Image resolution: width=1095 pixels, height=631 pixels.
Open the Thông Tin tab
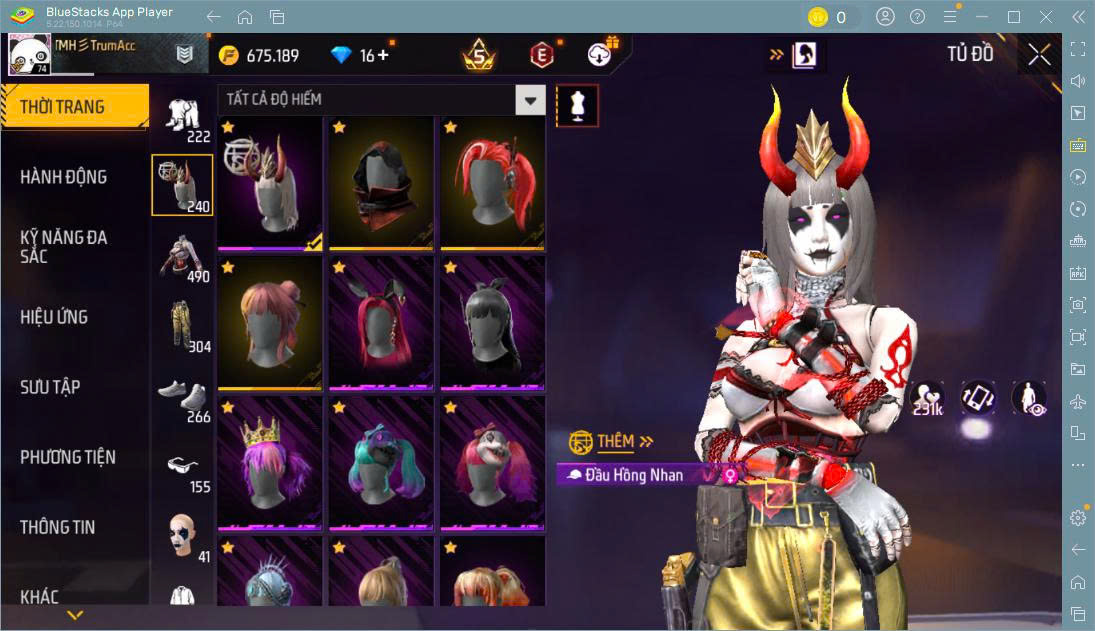pyautogui.click(x=58, y=527)
